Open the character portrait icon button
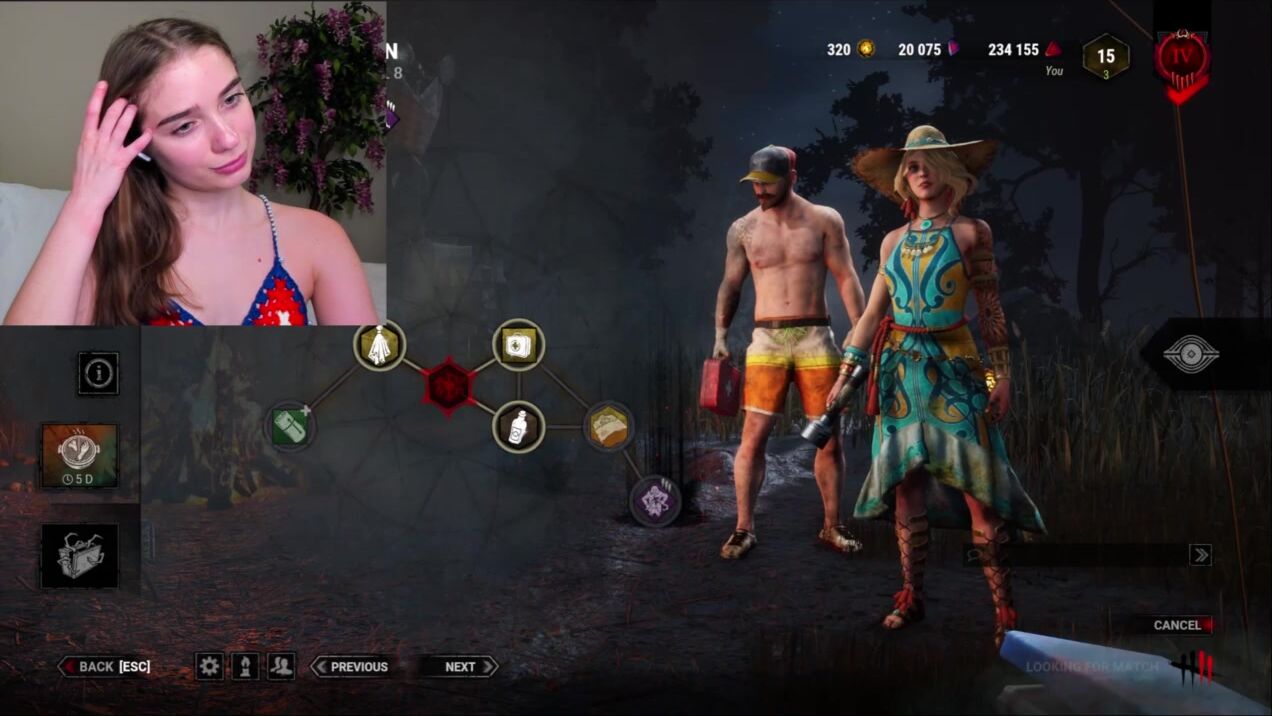This screenshot has width=1272, height=716. coord(245,667)
